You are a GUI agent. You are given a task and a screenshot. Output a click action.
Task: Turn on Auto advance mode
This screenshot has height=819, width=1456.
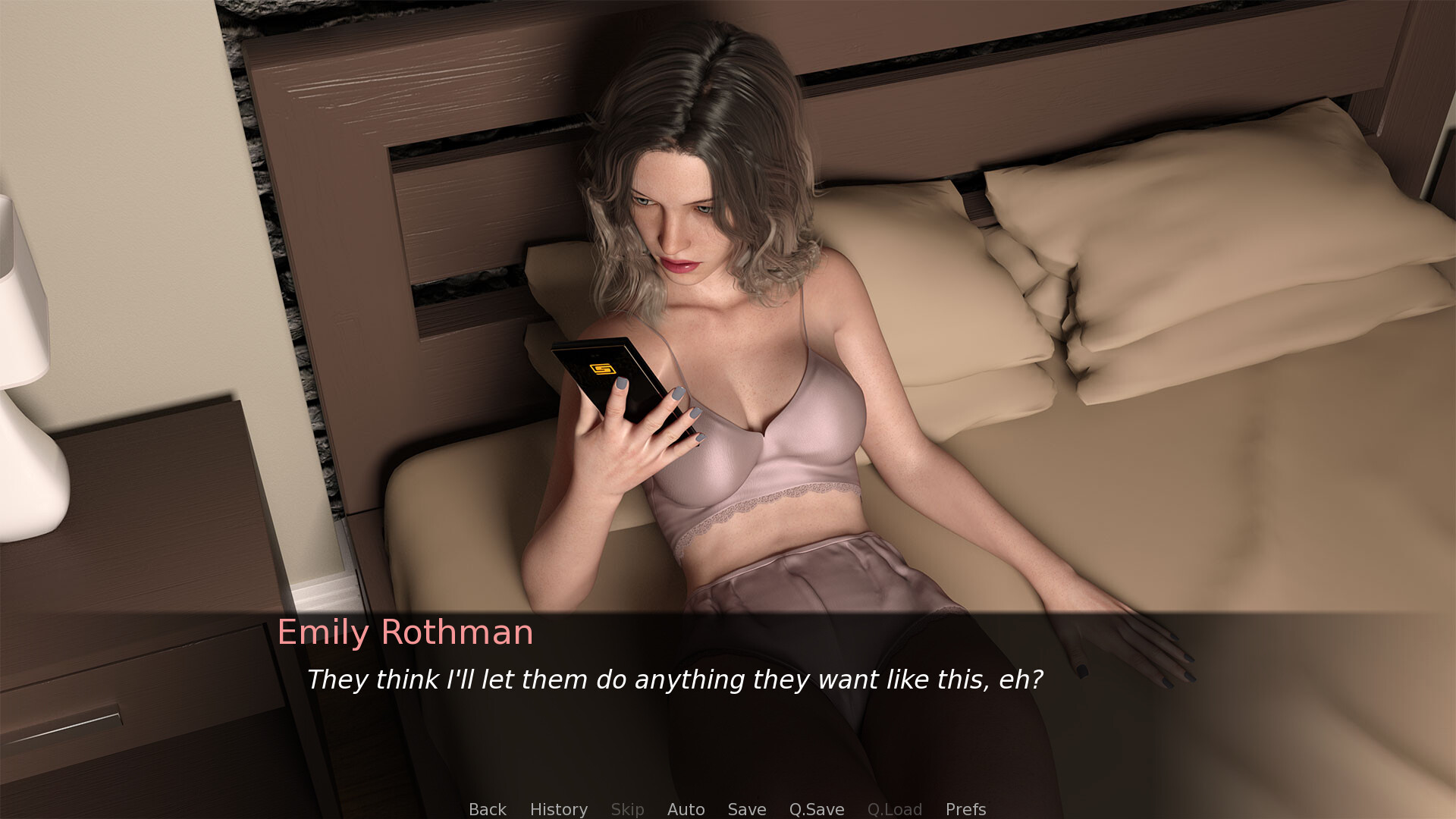click(686, 809)
